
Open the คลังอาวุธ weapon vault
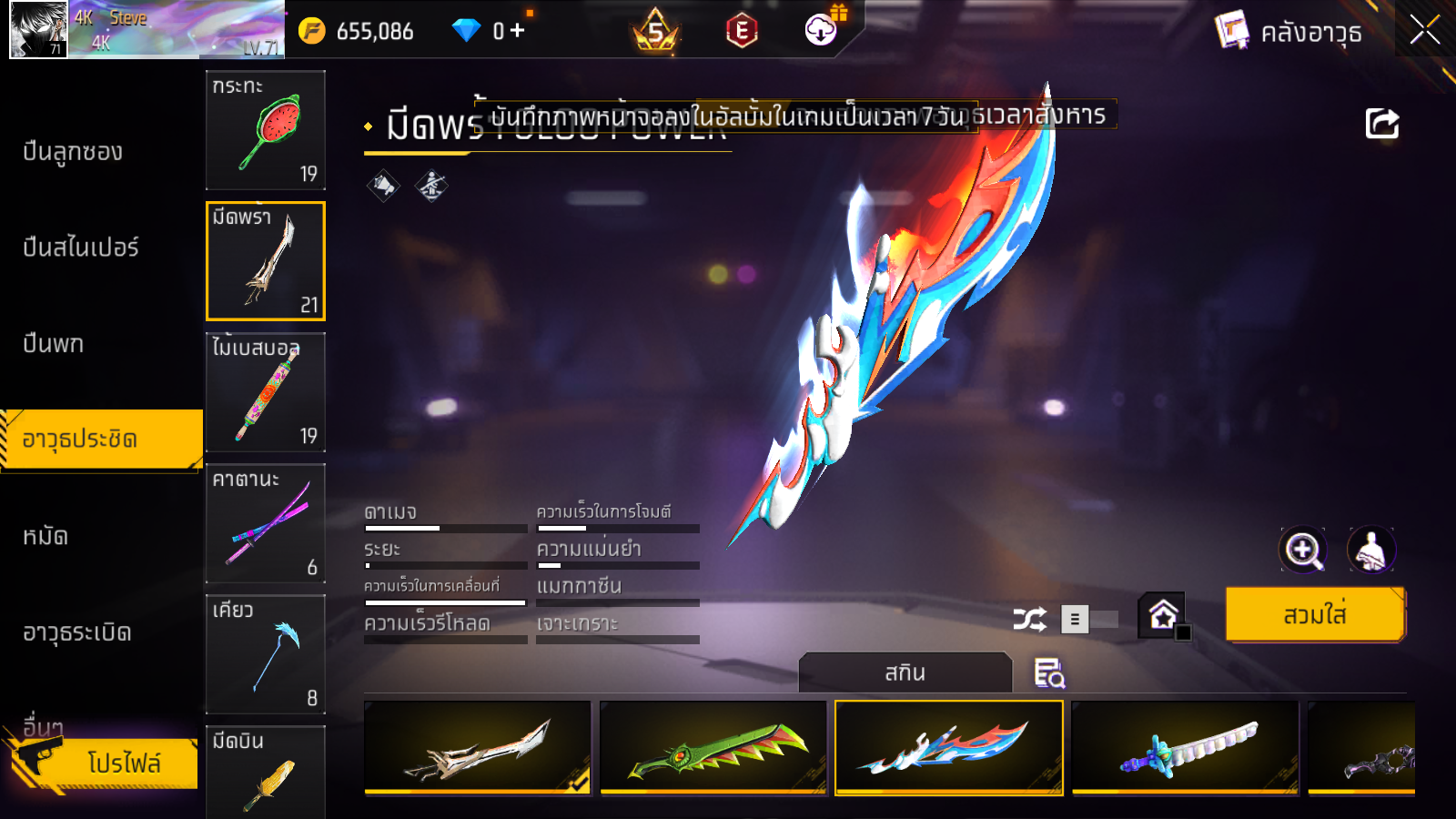pyautogui.click(x=1289, y=32)
